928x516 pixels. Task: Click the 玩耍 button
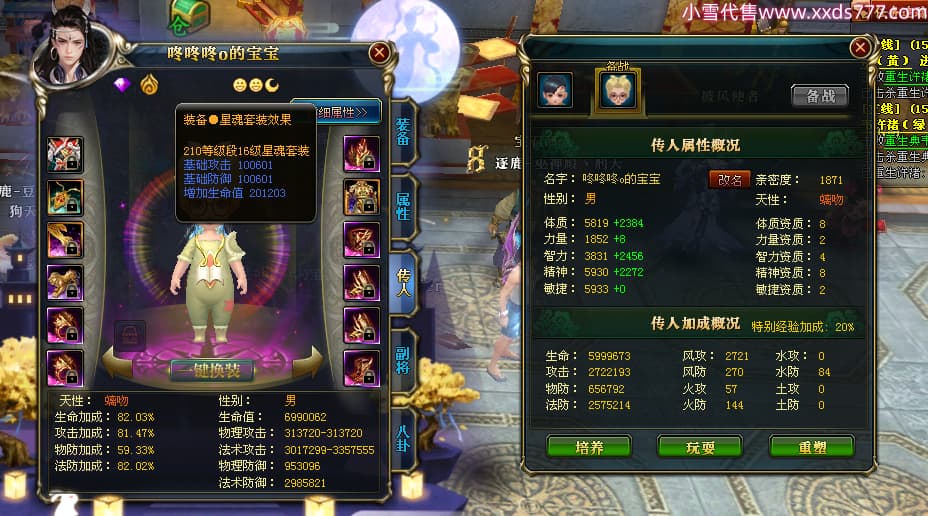(700, 447)
